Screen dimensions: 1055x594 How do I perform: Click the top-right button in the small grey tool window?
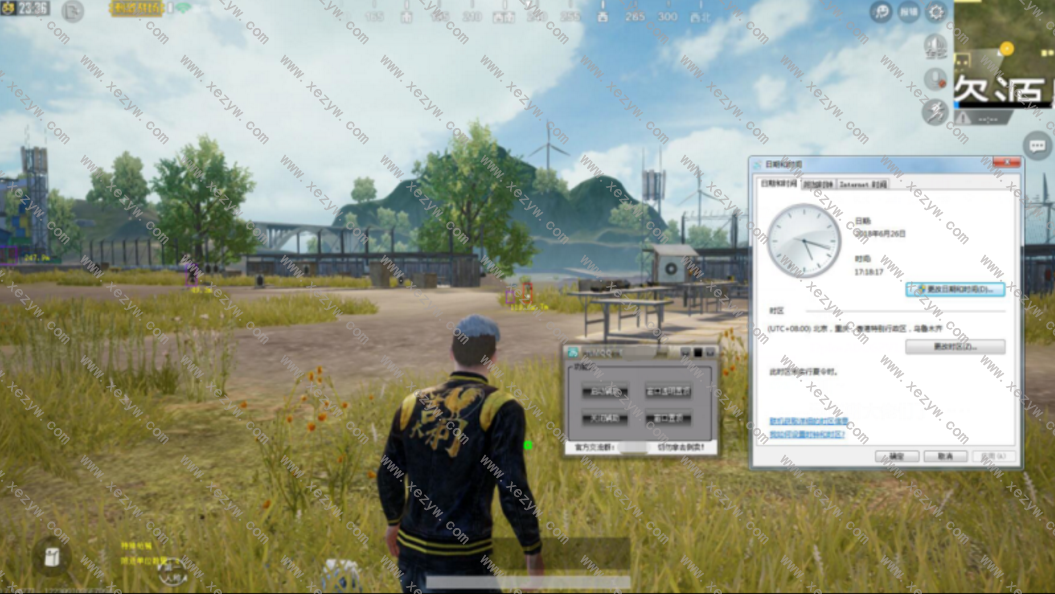[667, 391]
